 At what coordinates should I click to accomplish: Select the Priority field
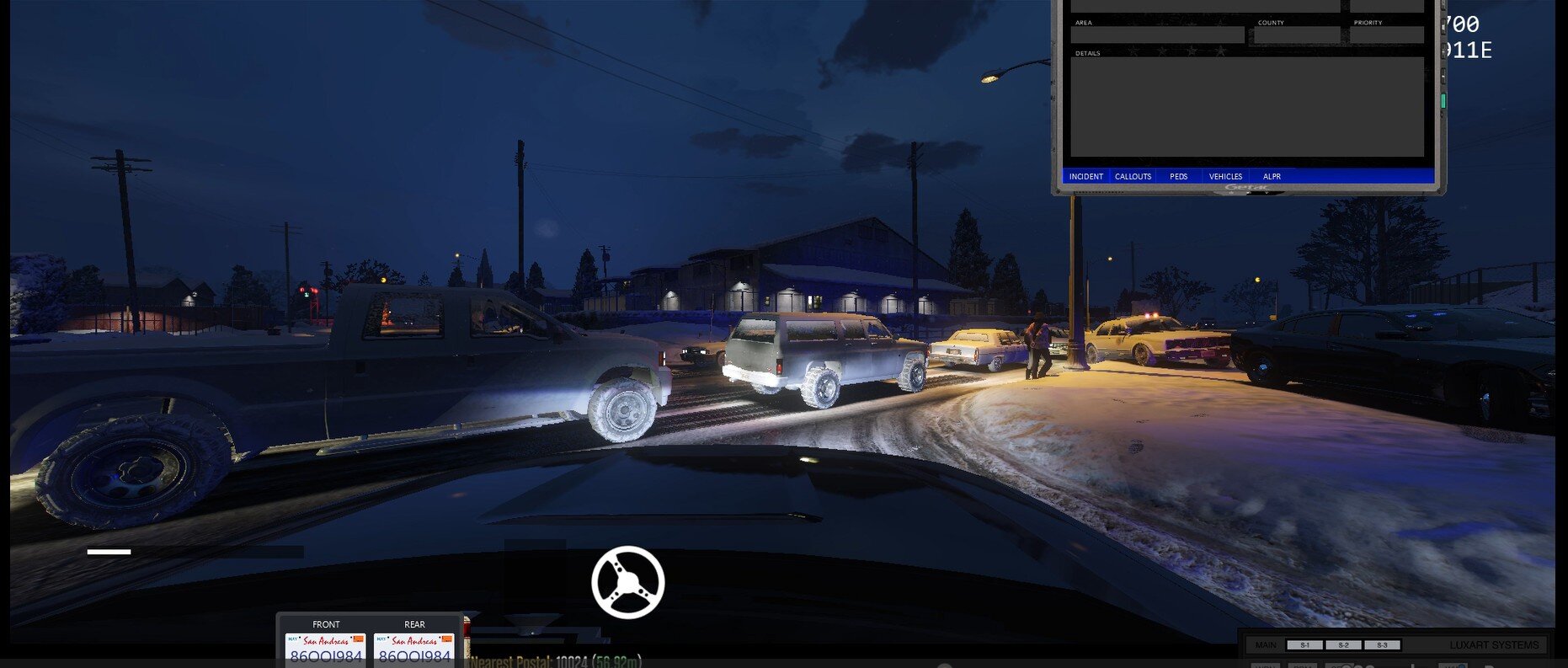tap(1386, 35)
